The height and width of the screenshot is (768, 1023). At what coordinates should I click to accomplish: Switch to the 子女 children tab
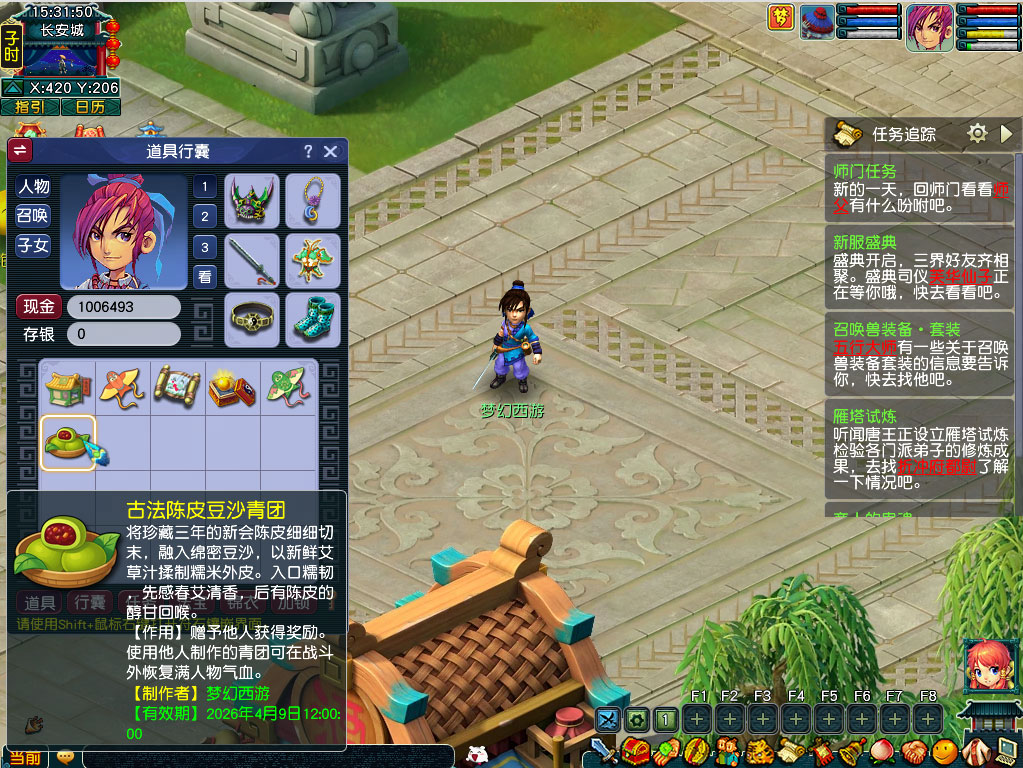point(33,245)
